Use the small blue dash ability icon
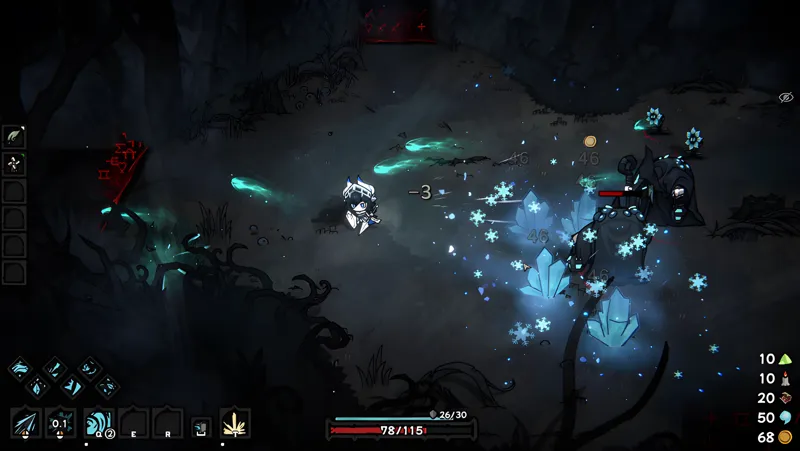 click(201, 427)
